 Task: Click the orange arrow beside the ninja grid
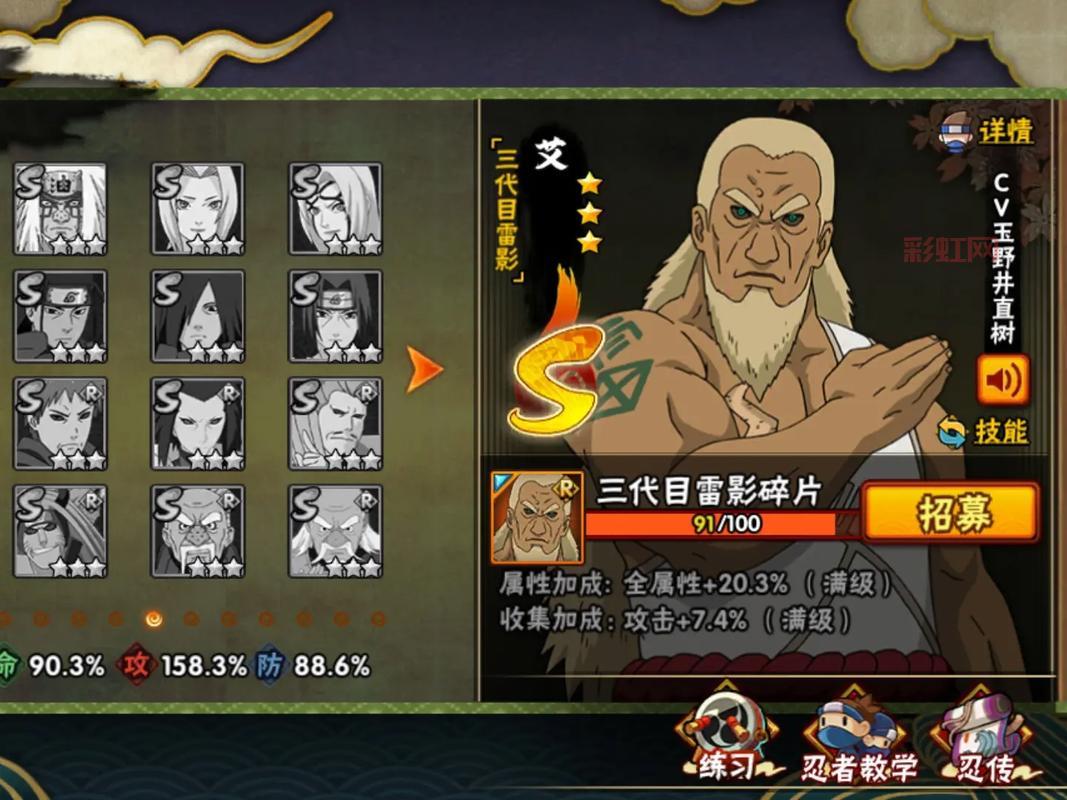[425, 370]
